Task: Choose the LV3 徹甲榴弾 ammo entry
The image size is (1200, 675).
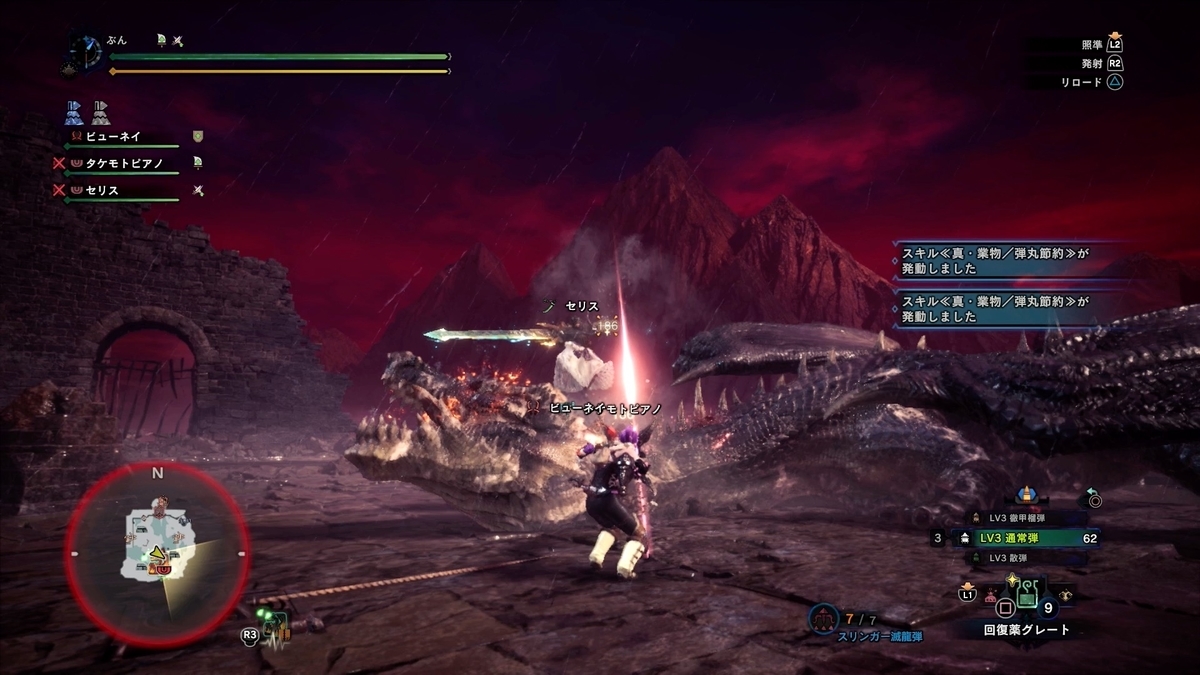Action: point(1020,517)
